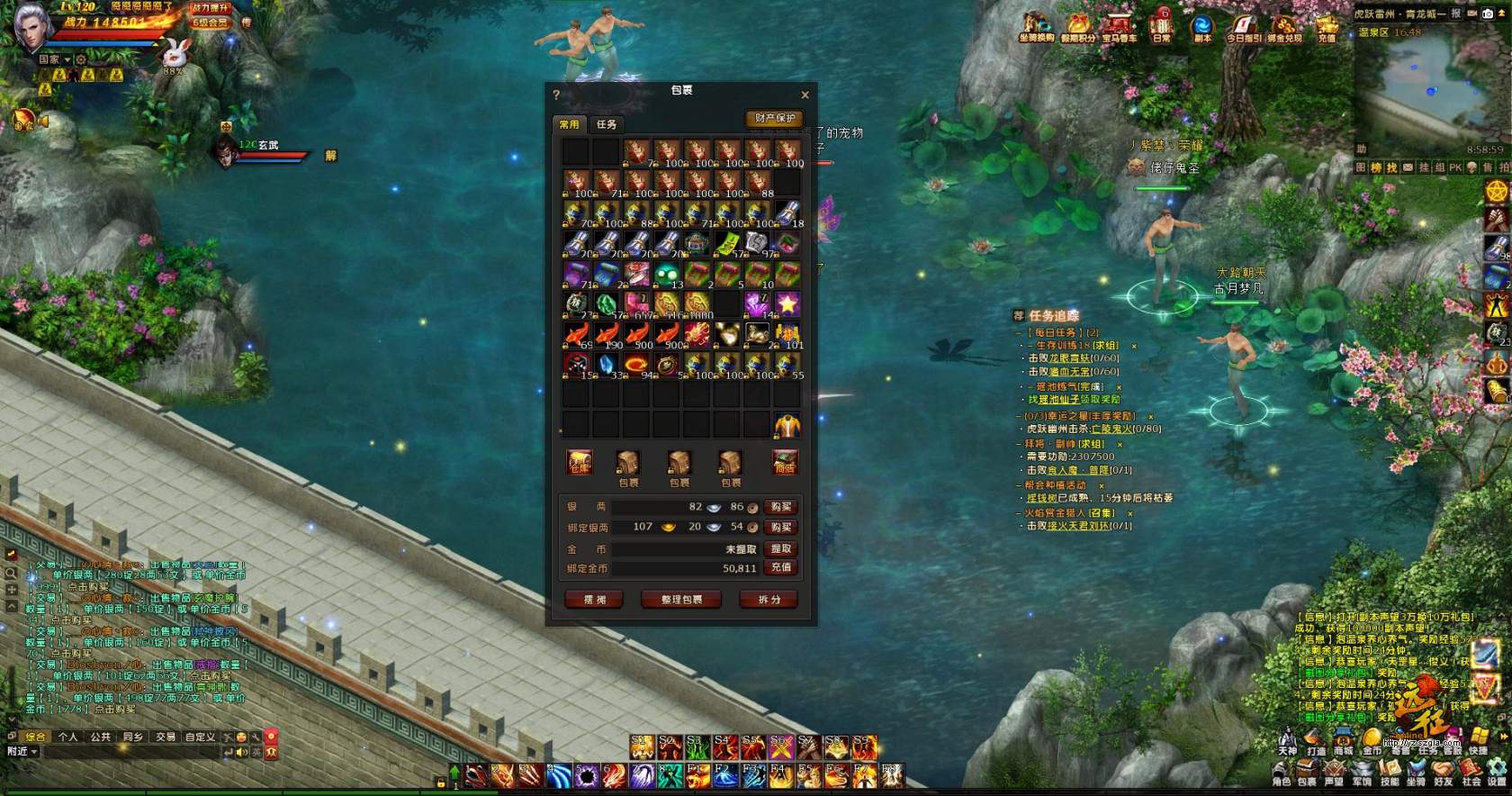Select the yellow star item in the bag
1512x796 pixels.
pyautogui.click(x=787, y=304)
